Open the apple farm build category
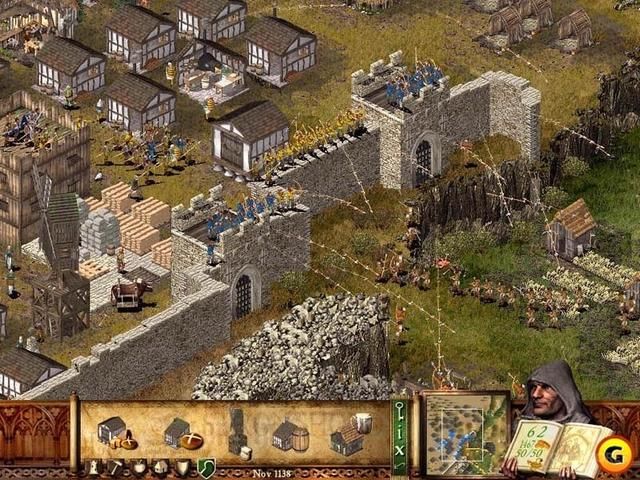Image resolution: width=640 pixels, height=480 pixels. click(x=138, y=467)
